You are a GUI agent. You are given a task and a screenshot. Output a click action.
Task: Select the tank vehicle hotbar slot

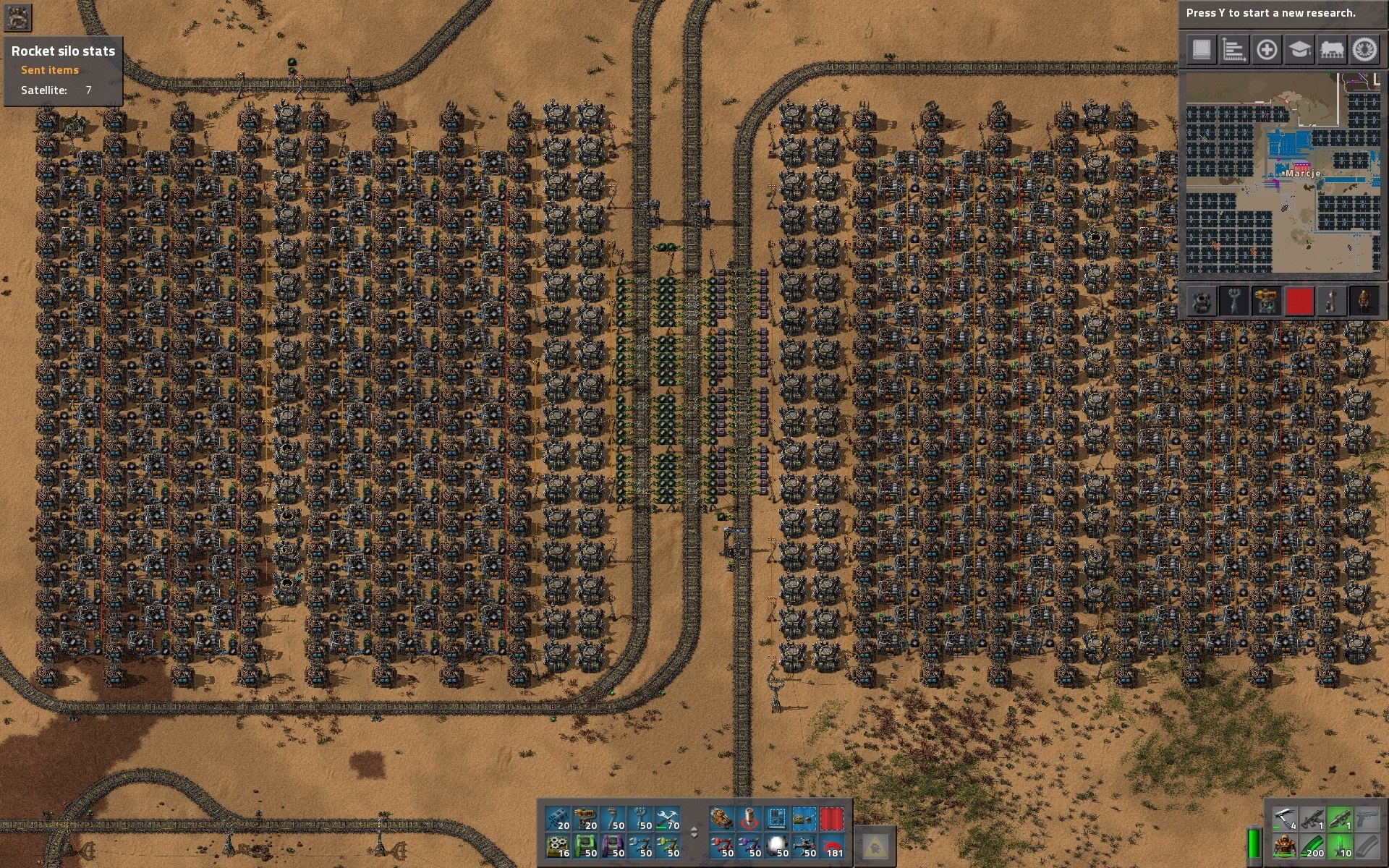(721, 820)
